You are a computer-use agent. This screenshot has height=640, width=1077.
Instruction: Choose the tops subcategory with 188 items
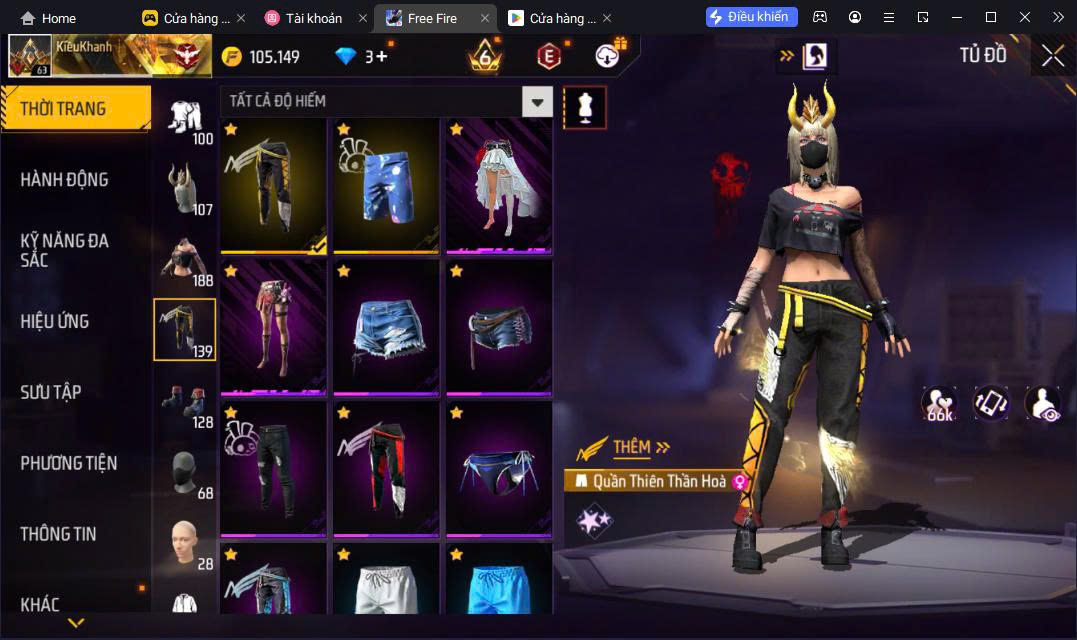pyautogui.click(x=184, y=260)
